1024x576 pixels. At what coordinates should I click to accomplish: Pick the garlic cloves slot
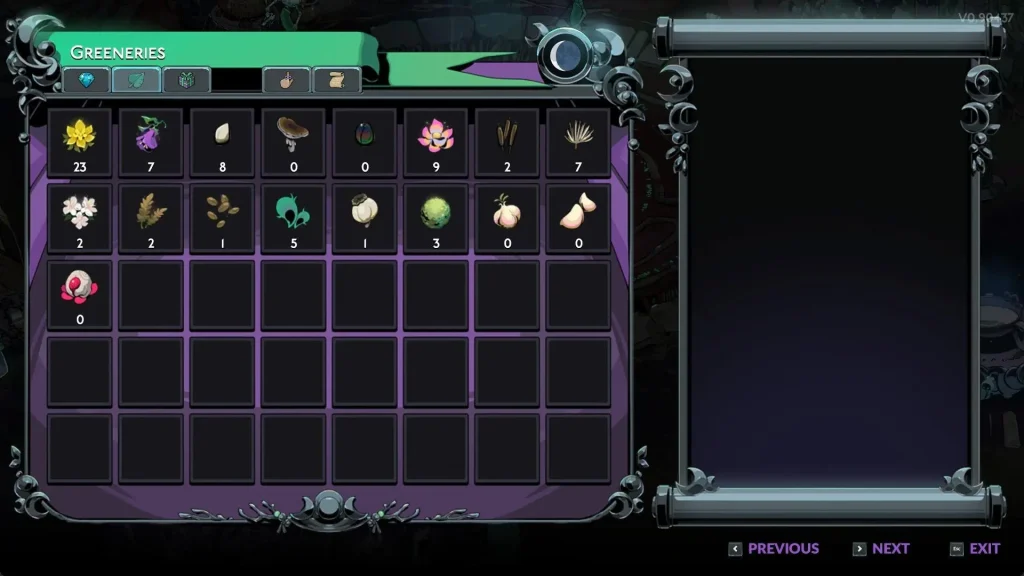pyautogui.click(x=578, y=218)
